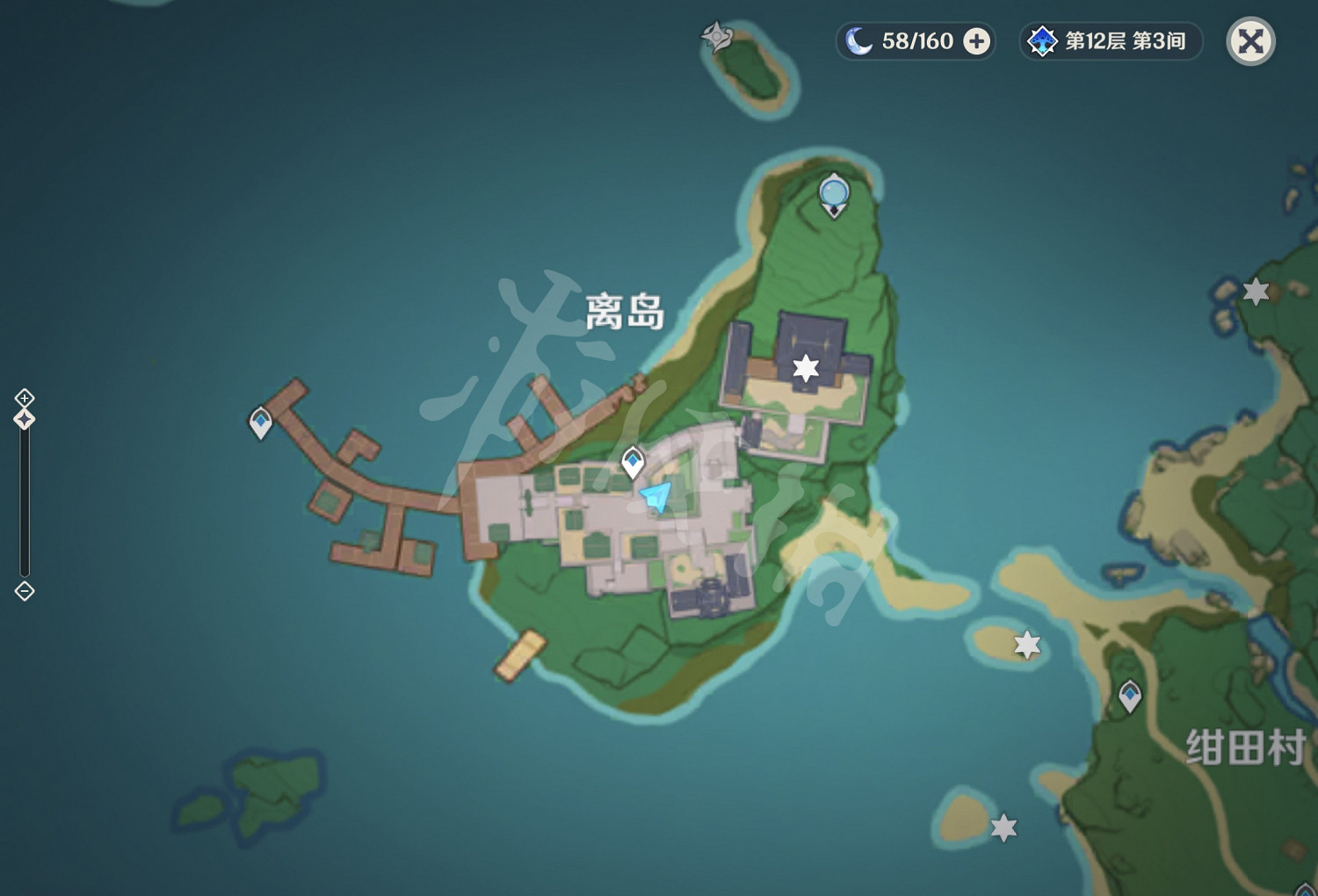Select the star marker on the large domain building
Viewport: 1318px width, 896px height.
[x=805, y=370]
